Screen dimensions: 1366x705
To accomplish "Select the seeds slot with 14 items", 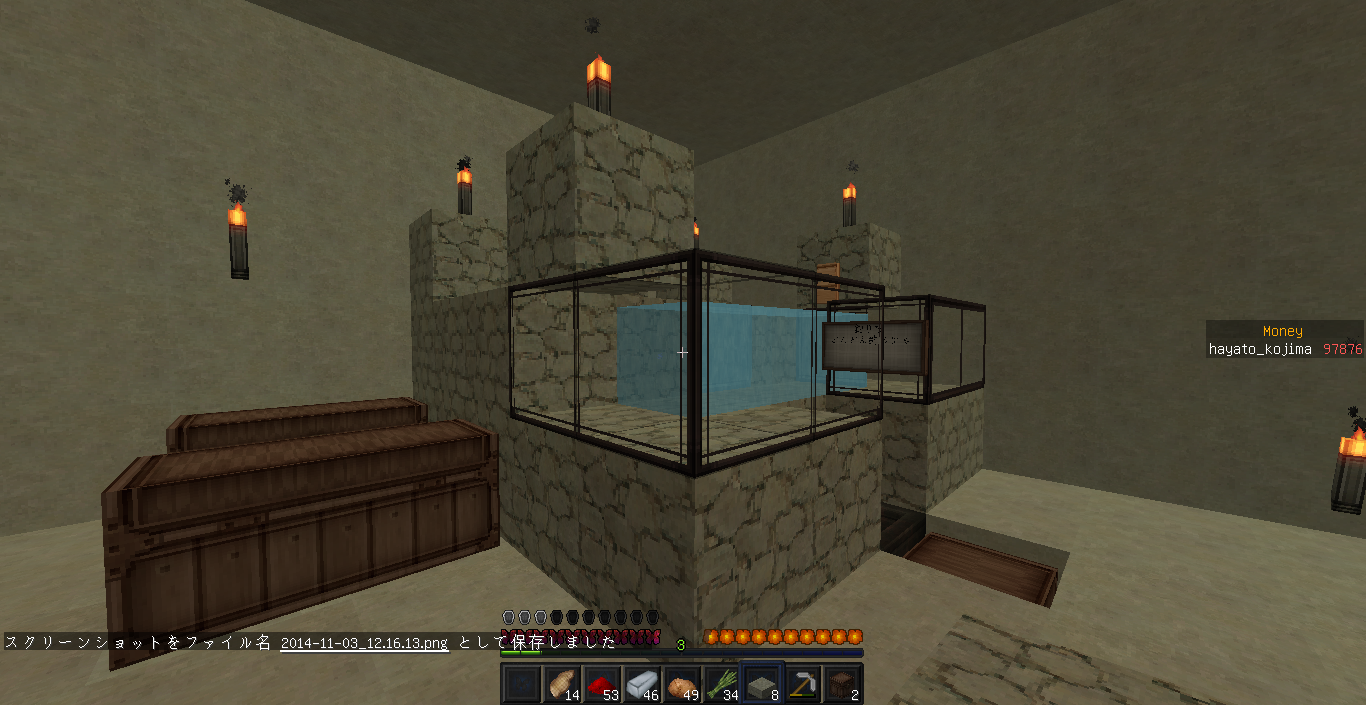I will [561, 685].
